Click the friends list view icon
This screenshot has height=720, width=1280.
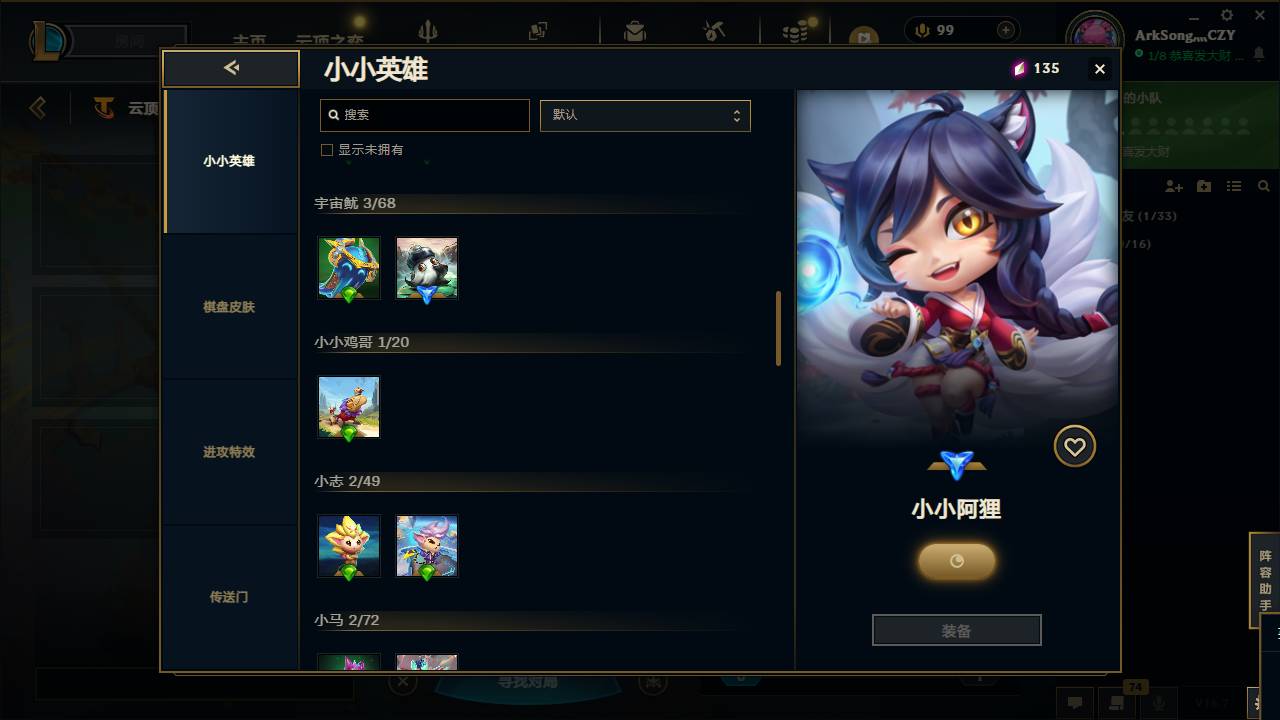pyautogui.click(x=1234, y=186)
